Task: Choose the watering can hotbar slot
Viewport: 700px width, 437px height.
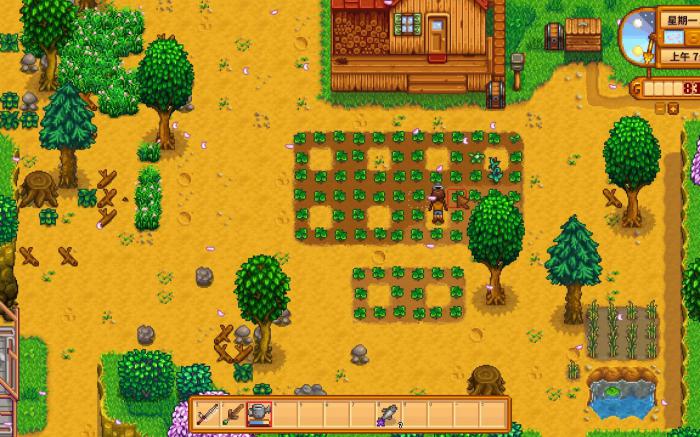Action: pyautogui.click(x=259, y=412)
